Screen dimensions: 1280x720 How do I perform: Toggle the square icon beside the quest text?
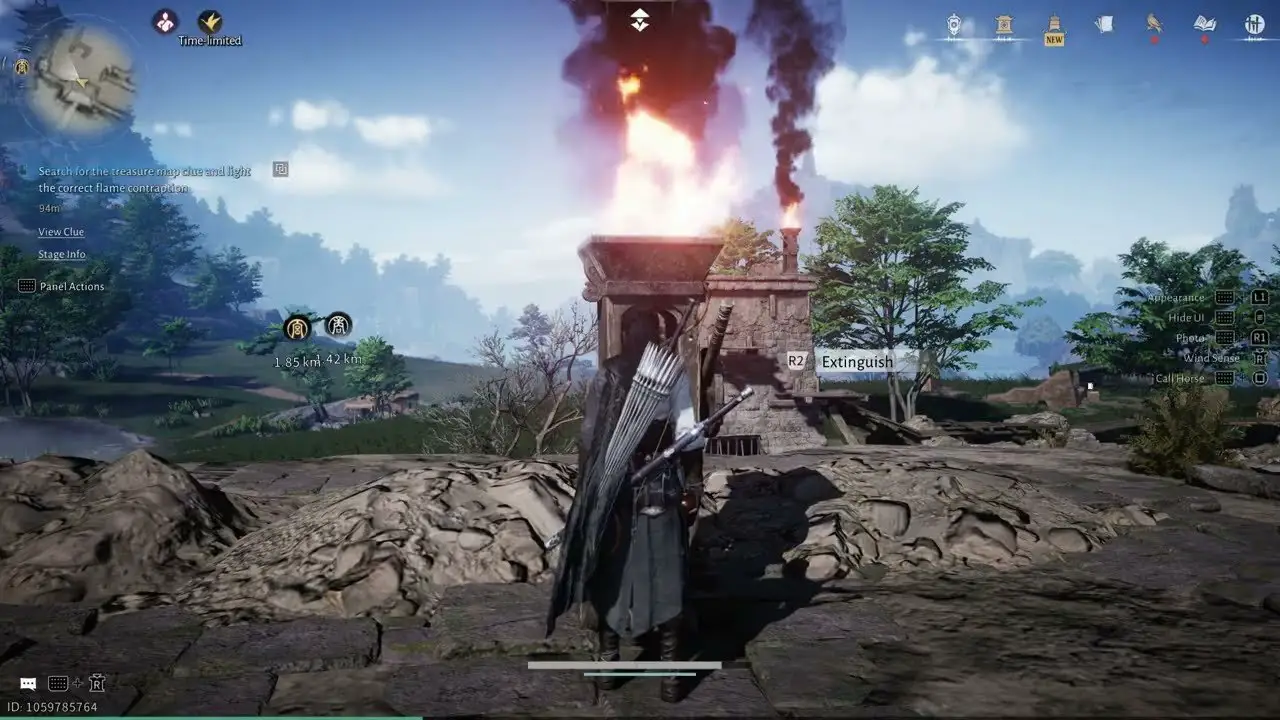coord(281,169)
